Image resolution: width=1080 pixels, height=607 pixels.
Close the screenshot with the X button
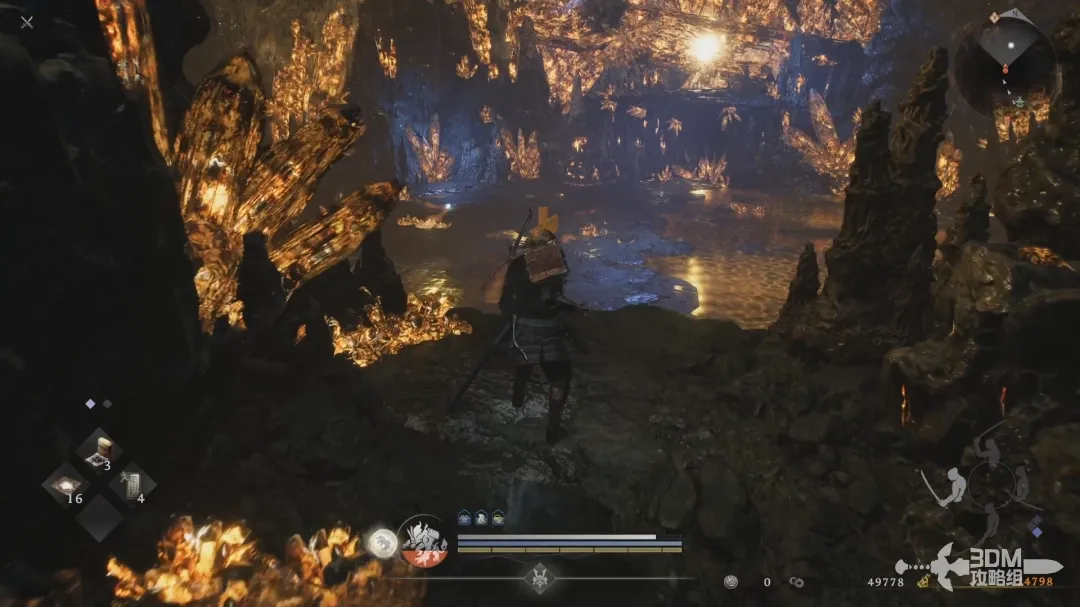click(27, 22)
